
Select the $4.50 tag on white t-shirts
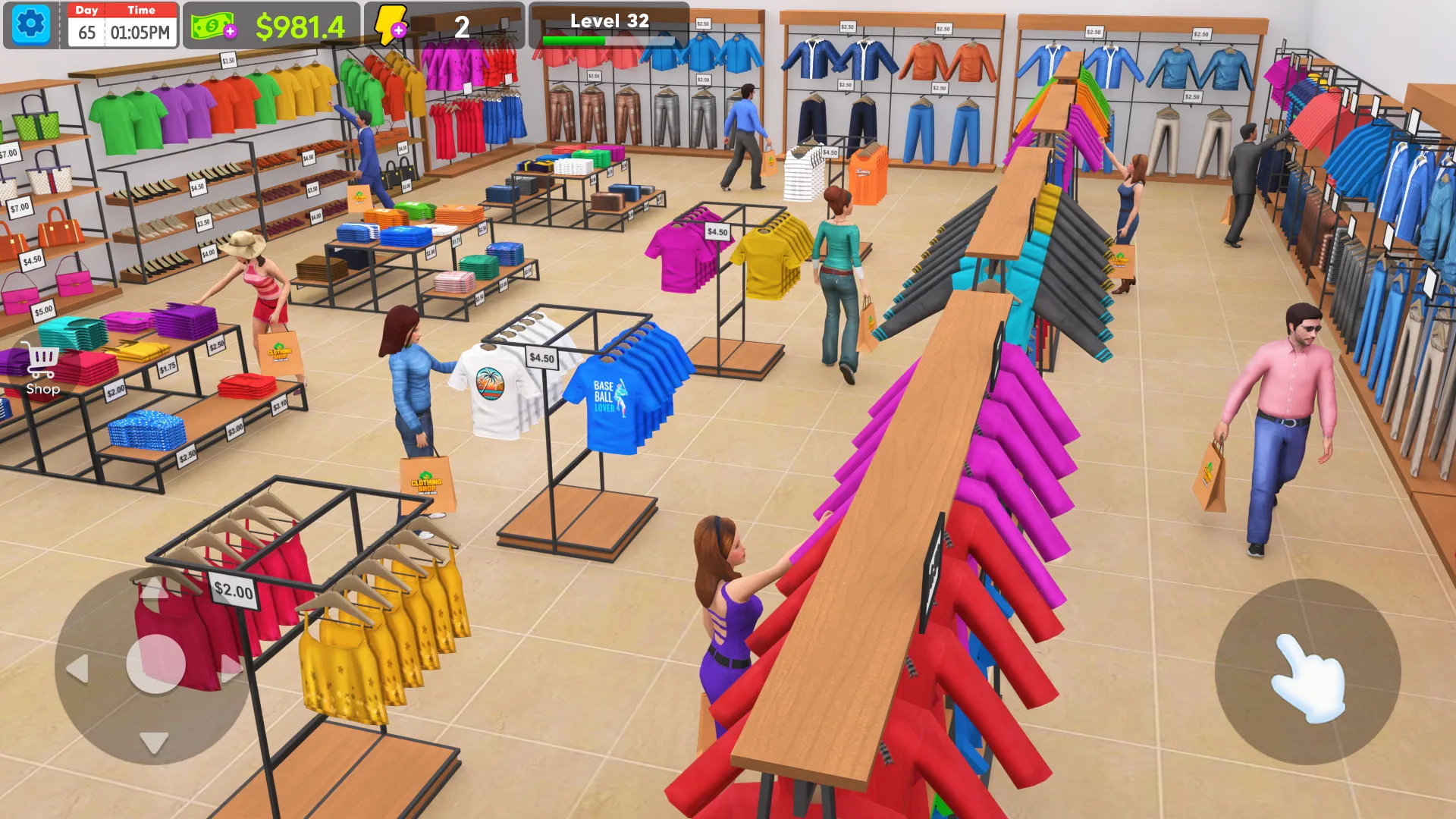(540, 356)
